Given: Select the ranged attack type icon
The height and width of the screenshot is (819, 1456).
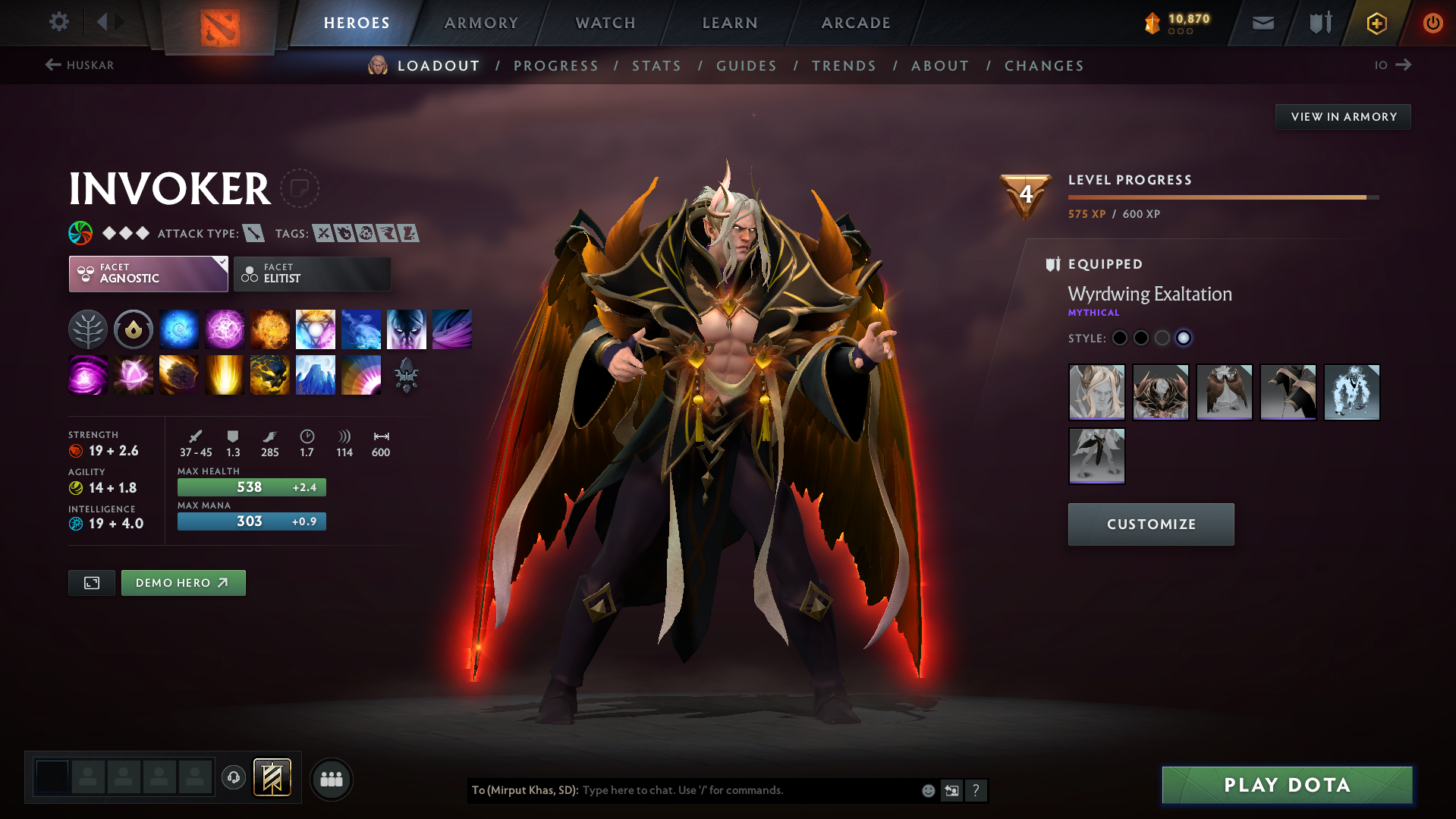Looking at the screenshot, I should point(253,233).
